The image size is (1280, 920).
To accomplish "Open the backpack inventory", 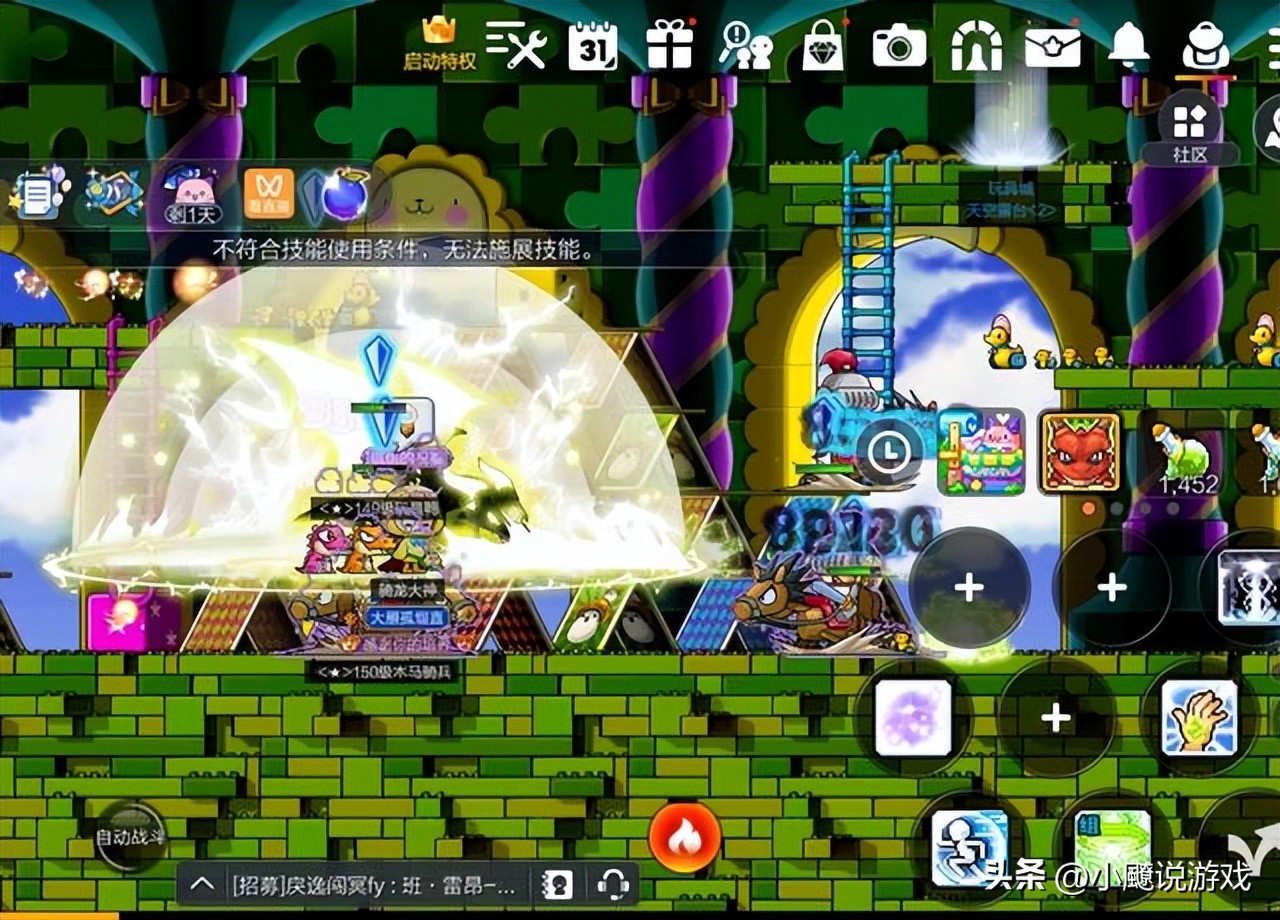I will pos(1205,45).
